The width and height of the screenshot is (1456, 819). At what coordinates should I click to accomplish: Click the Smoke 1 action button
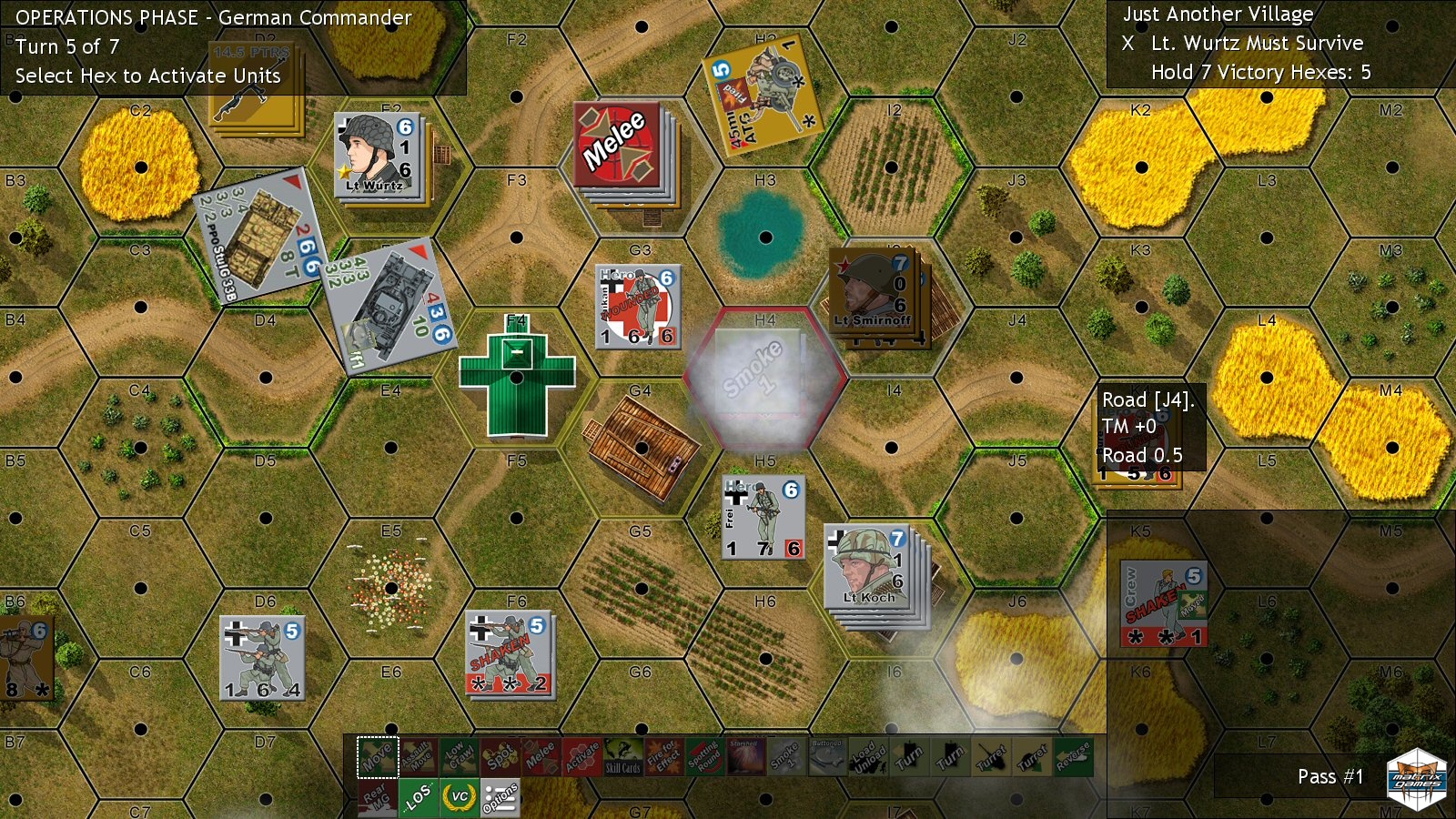(786, 757)
